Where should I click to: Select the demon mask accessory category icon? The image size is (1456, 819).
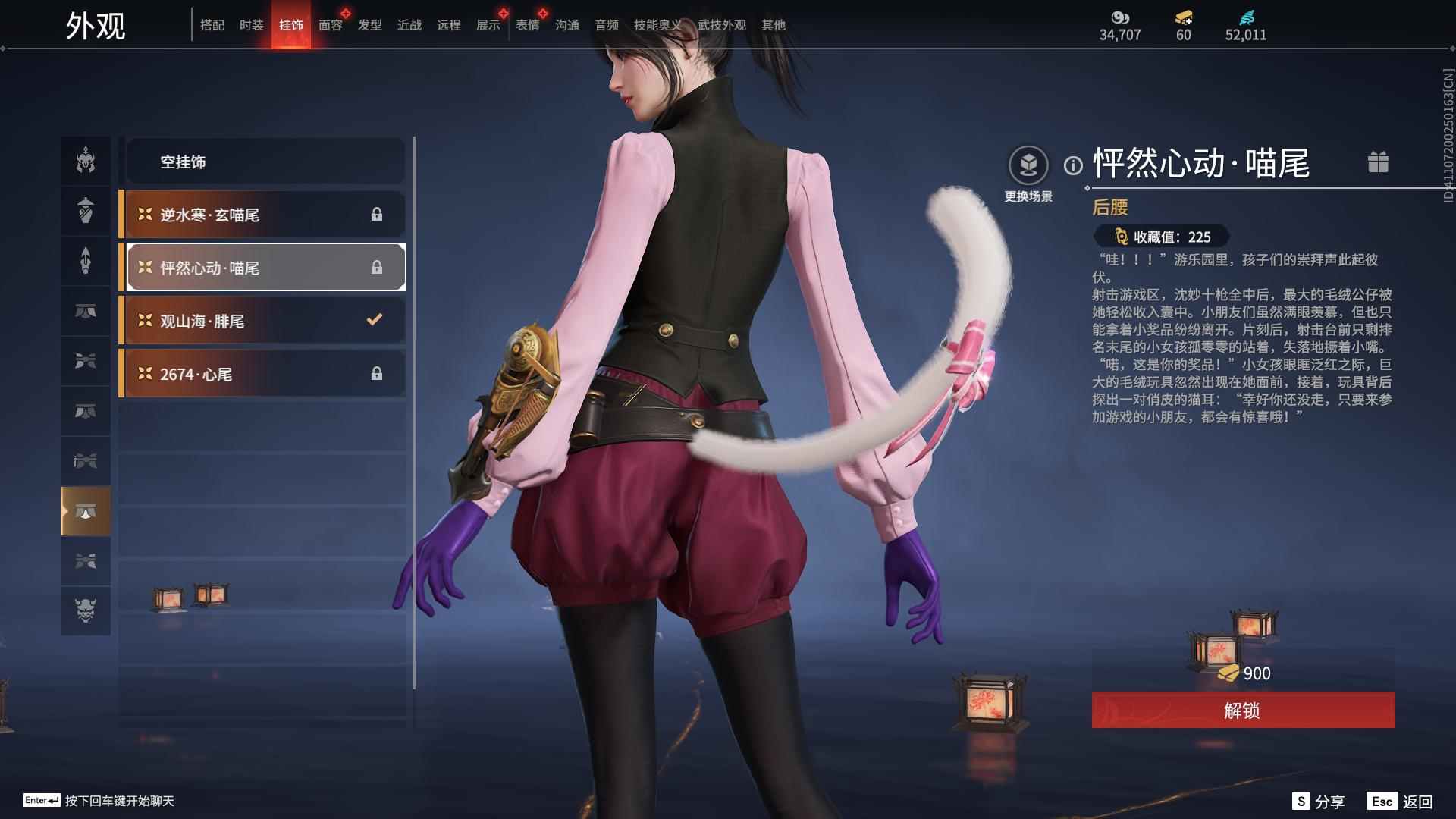coord(85,610)
